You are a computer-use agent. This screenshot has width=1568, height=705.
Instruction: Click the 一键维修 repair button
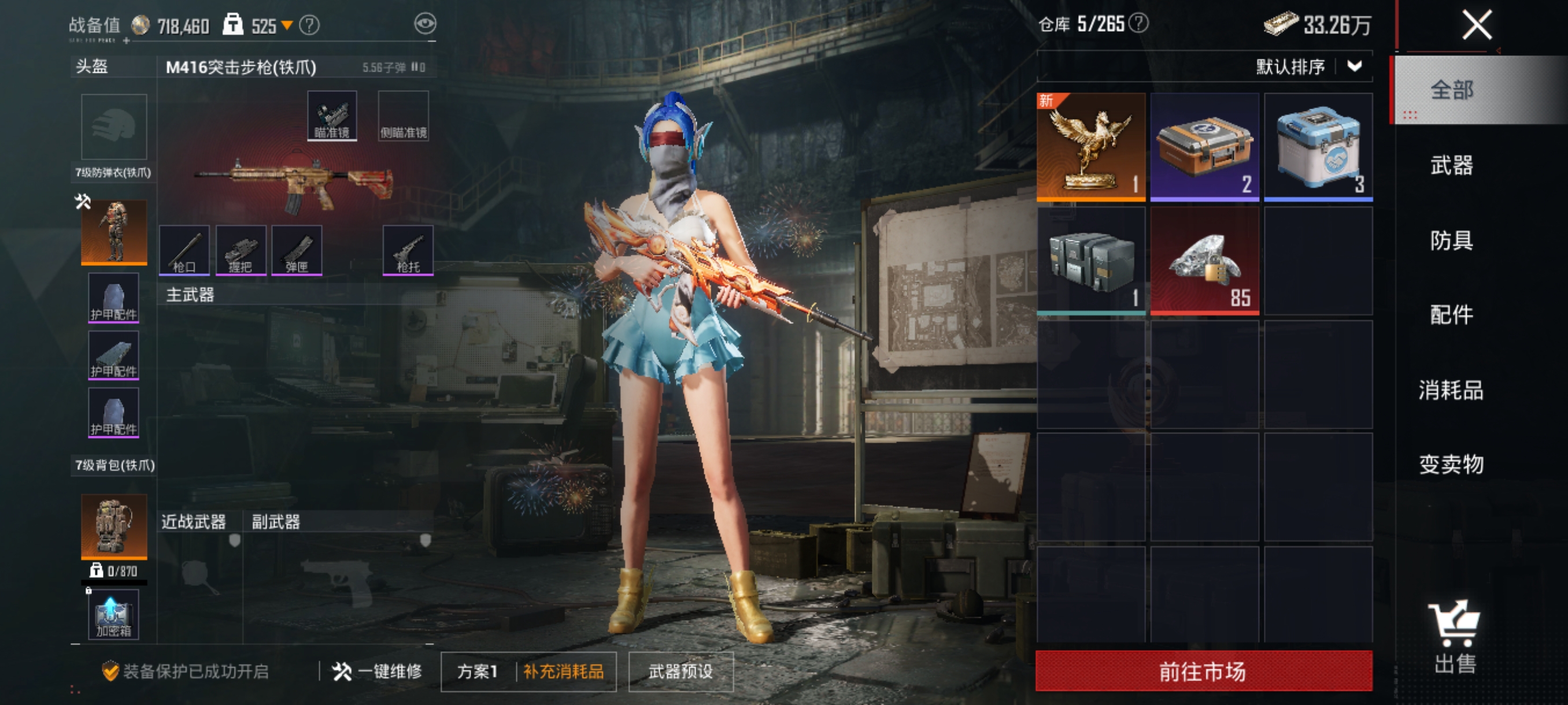tap(378, 671)
